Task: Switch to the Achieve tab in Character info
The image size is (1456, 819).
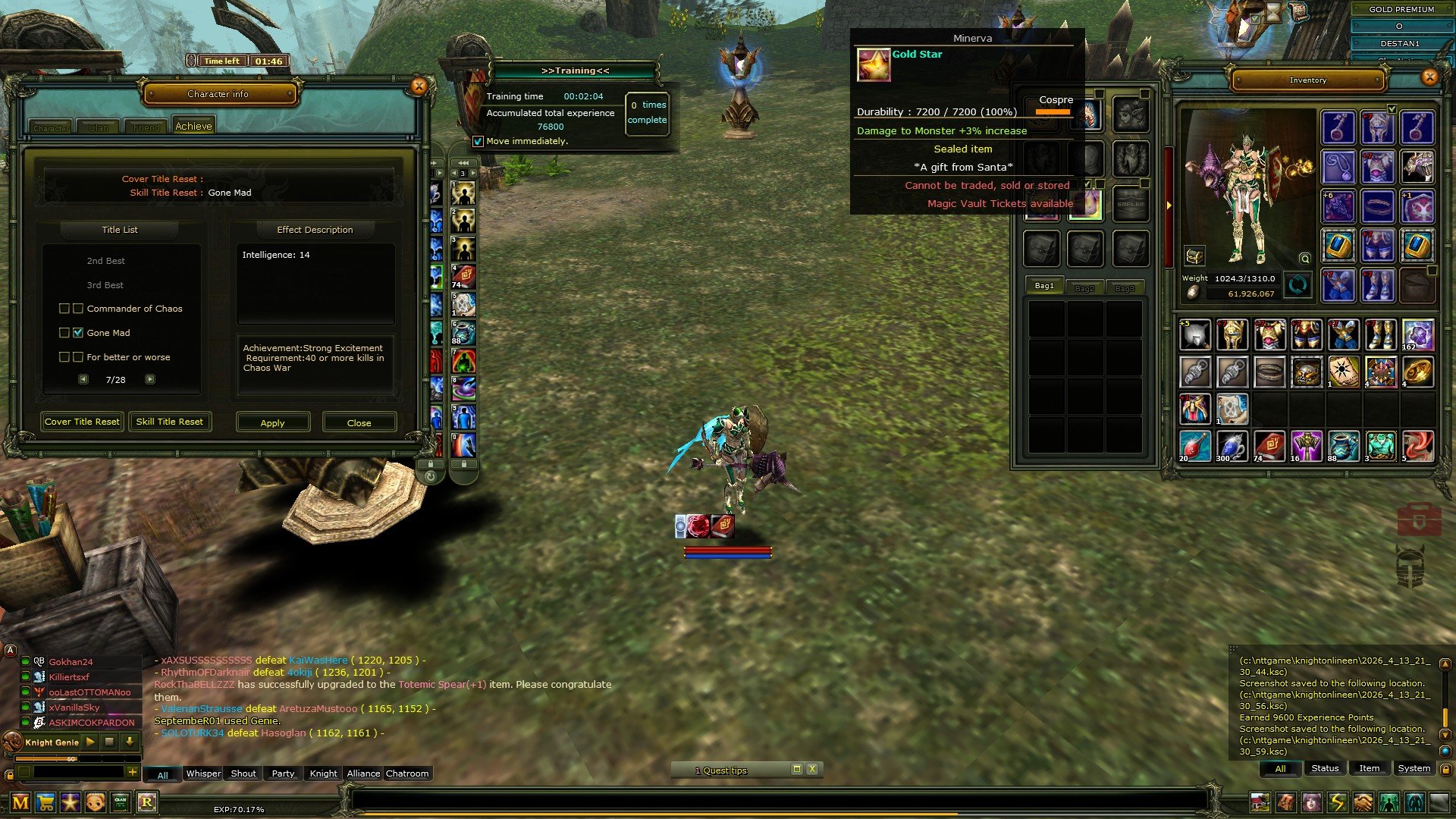Action: 193,124
